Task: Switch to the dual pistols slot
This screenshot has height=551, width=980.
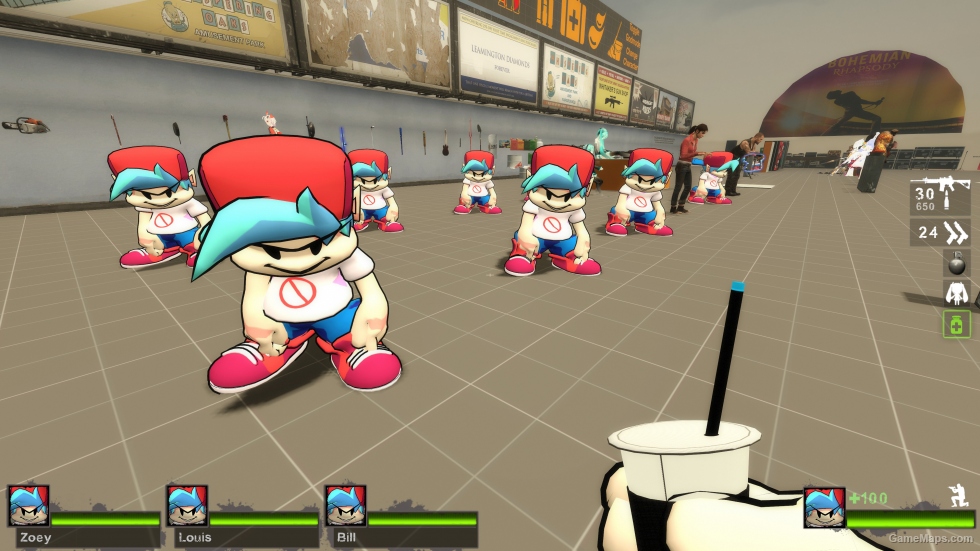Action: 940,234
